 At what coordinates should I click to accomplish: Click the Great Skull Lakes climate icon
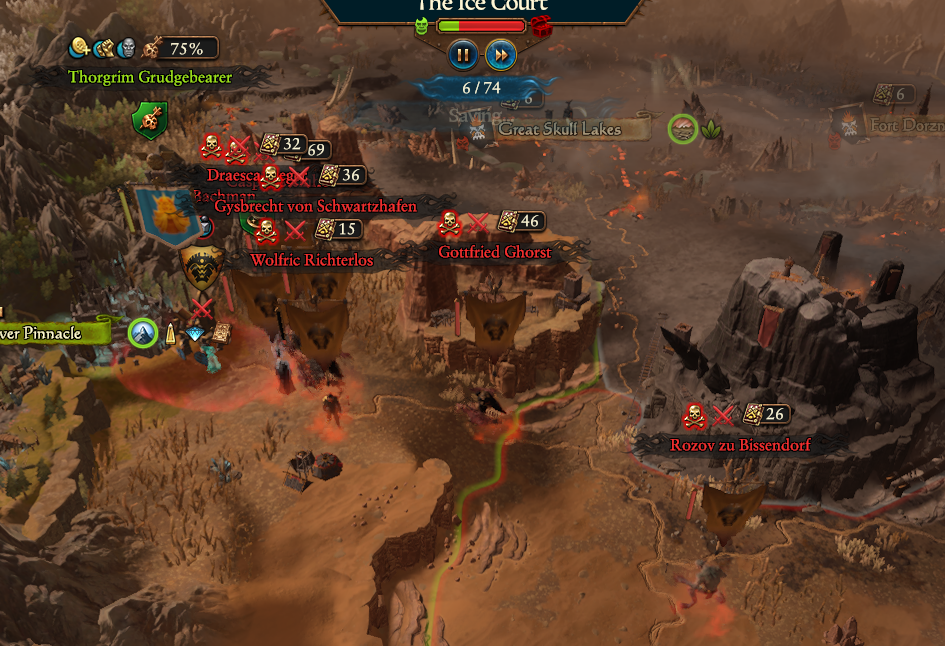(x=683, y=128)
